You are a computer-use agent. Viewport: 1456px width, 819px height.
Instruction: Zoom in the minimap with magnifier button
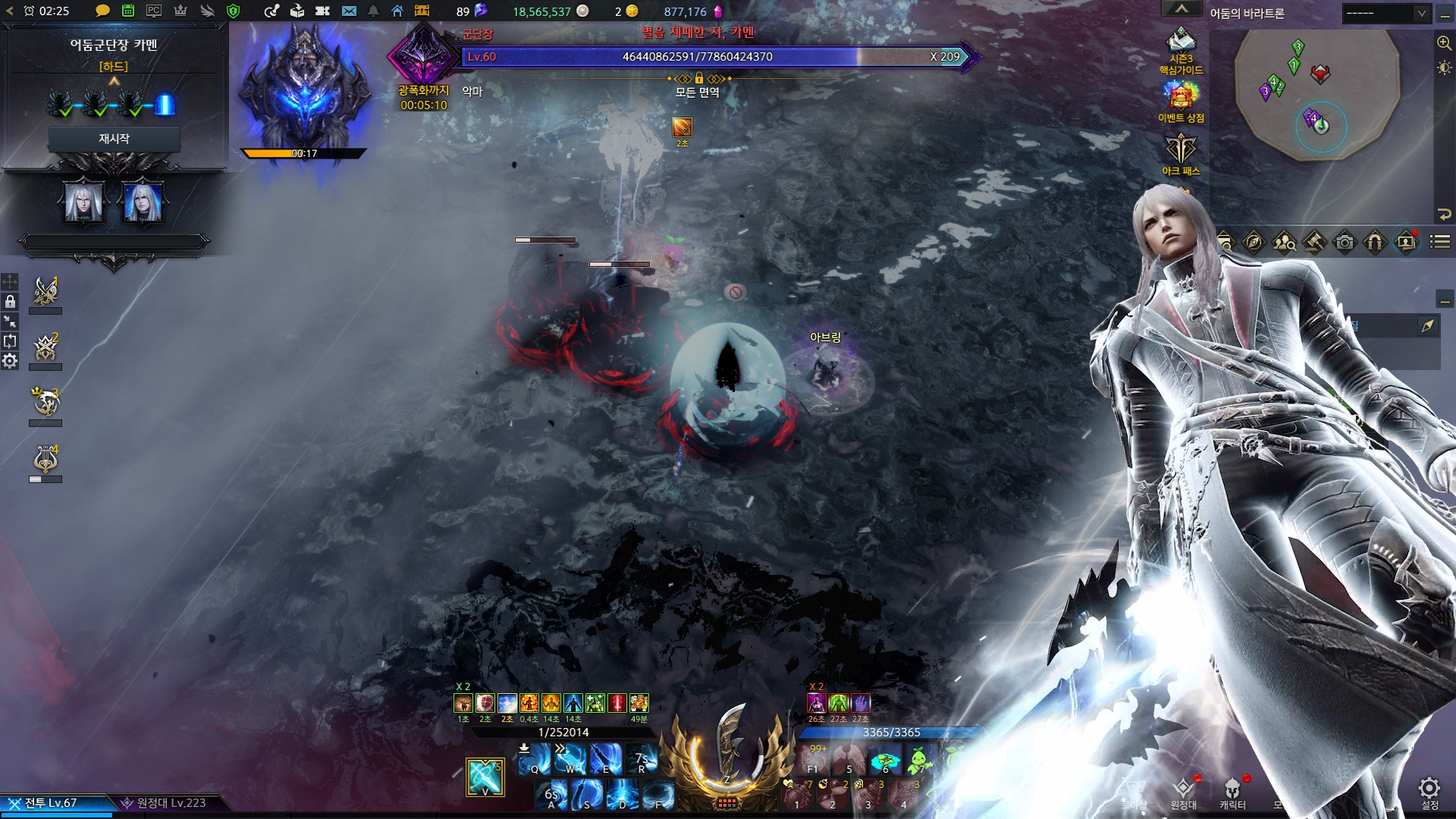coord(1444,43)
